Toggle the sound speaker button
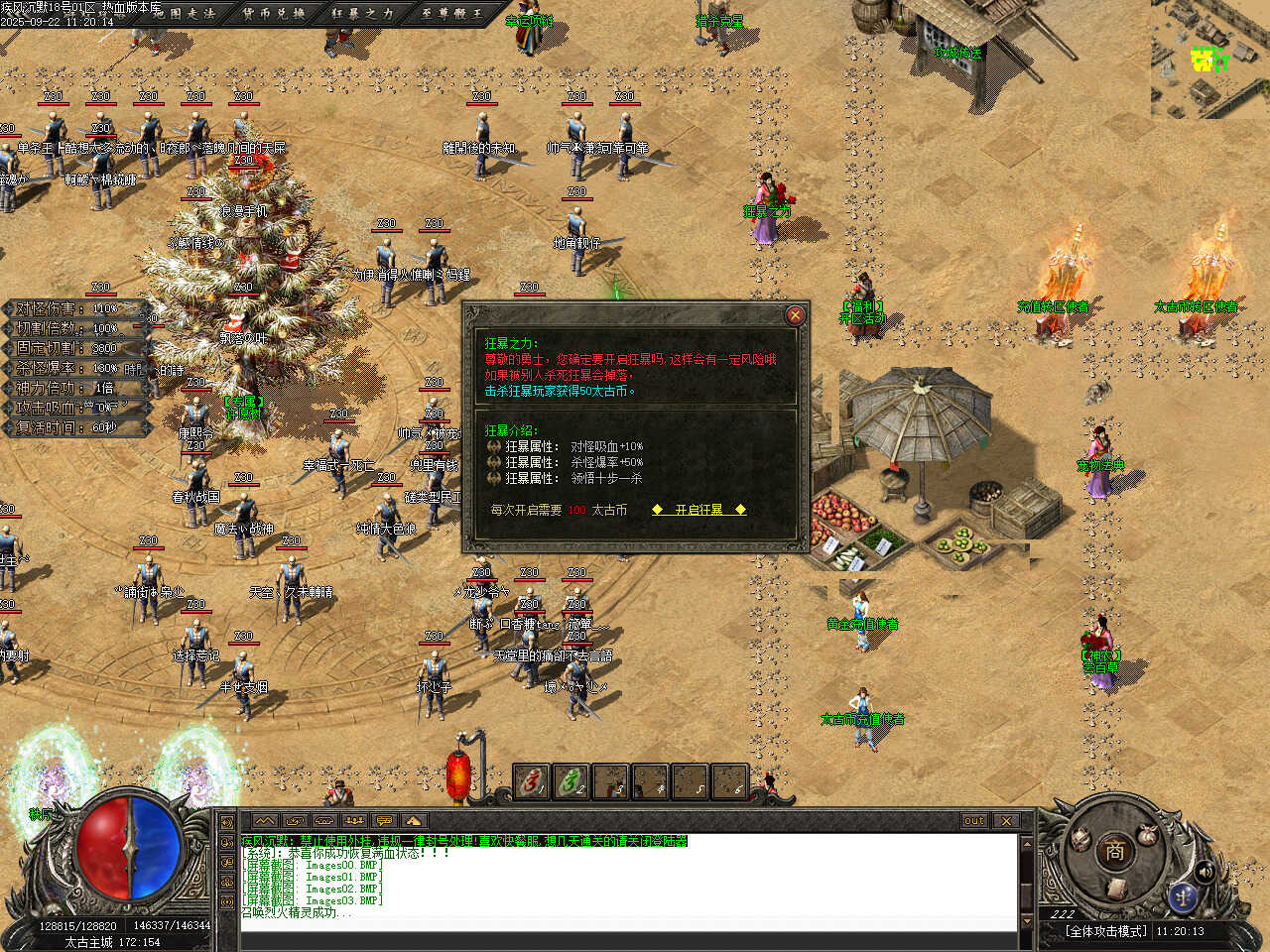Viewport: 1270px width, 952px height. click(1206, 873)
